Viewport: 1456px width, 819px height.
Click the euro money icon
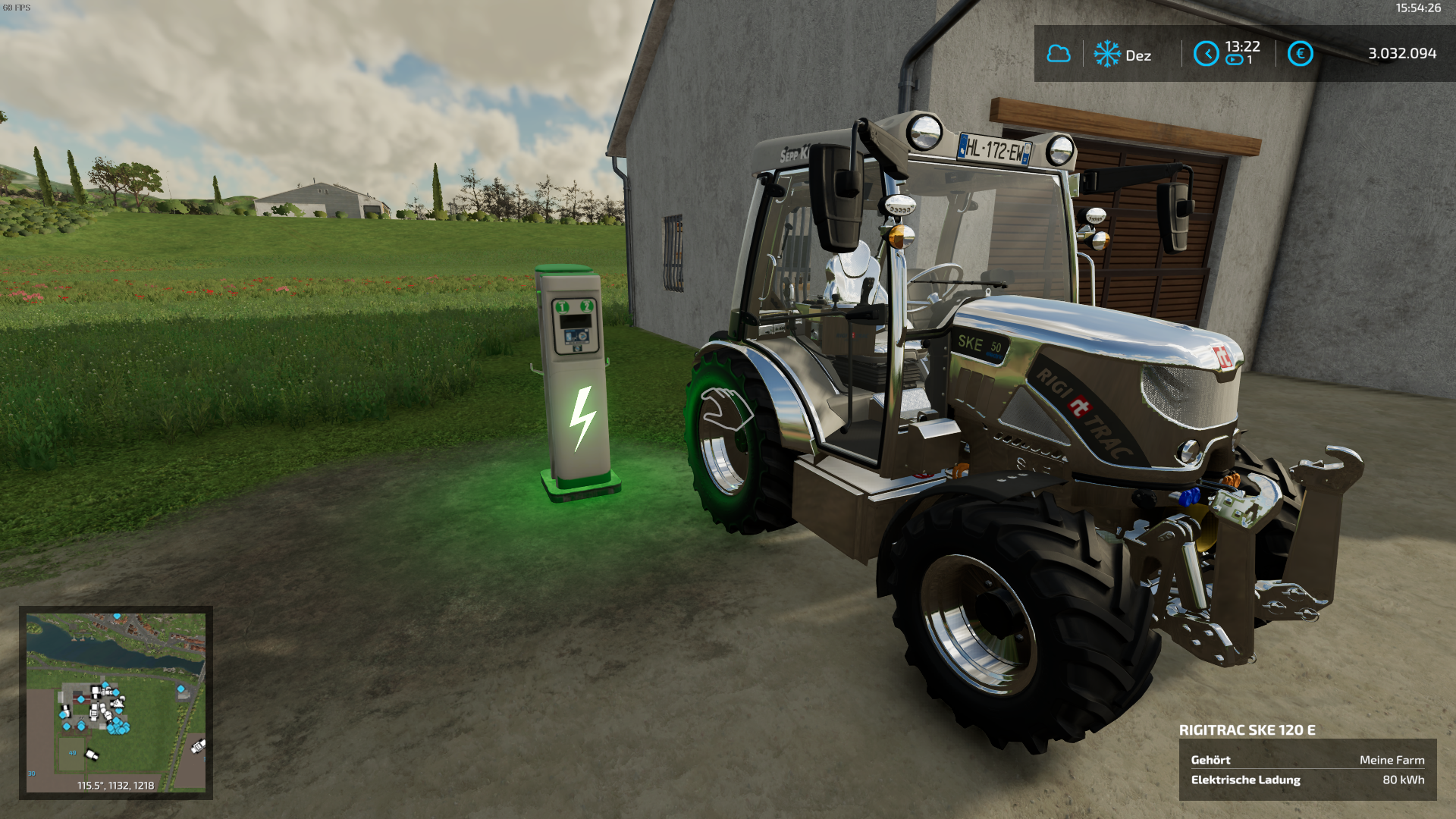coord(1300,54)
